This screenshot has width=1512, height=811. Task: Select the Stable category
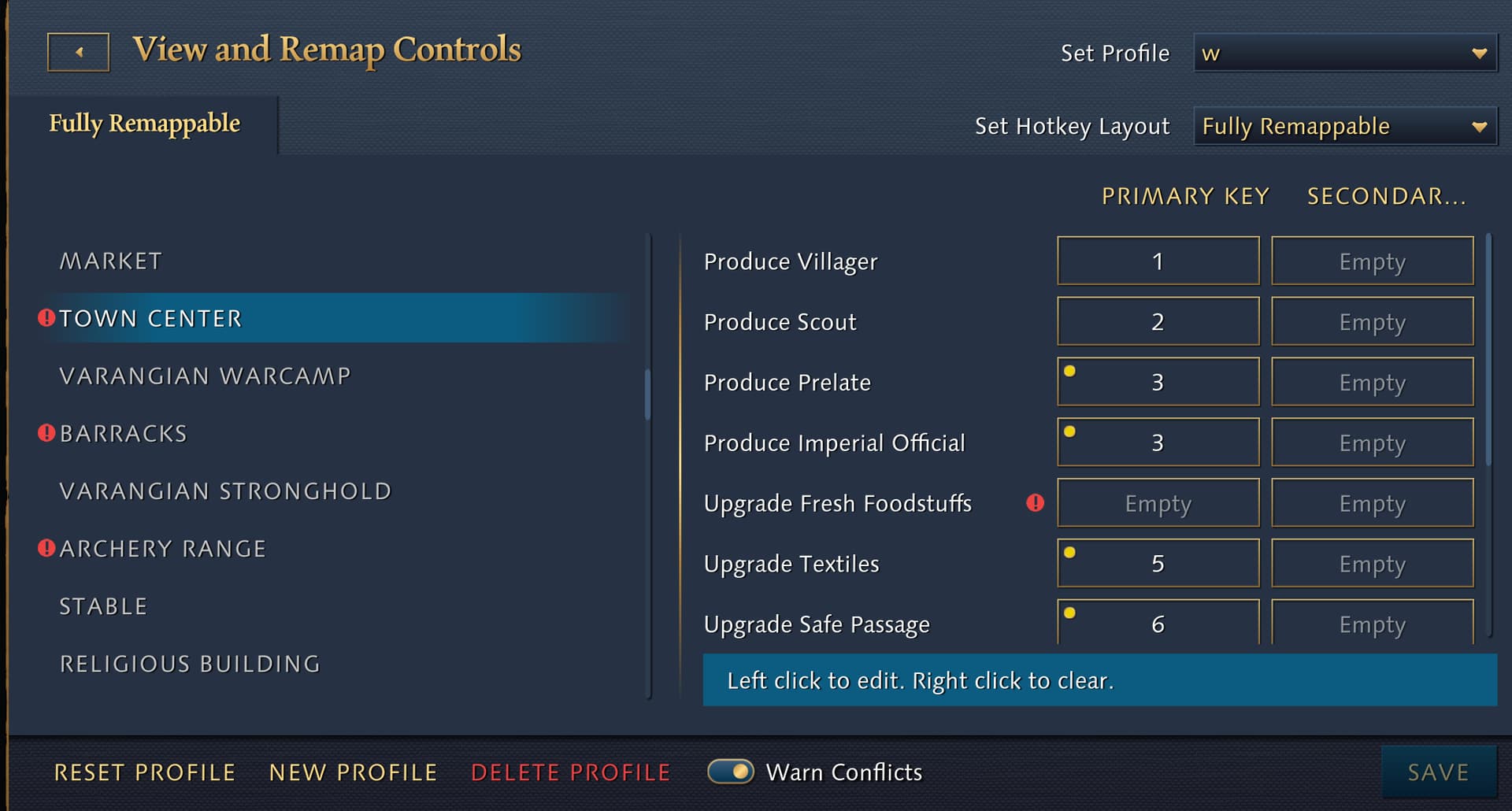click(x=103, y=606)
